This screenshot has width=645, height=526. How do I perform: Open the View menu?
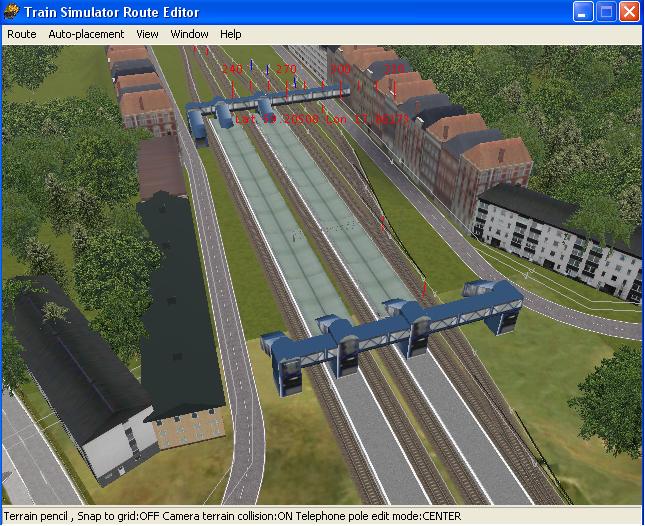(147, 34)
